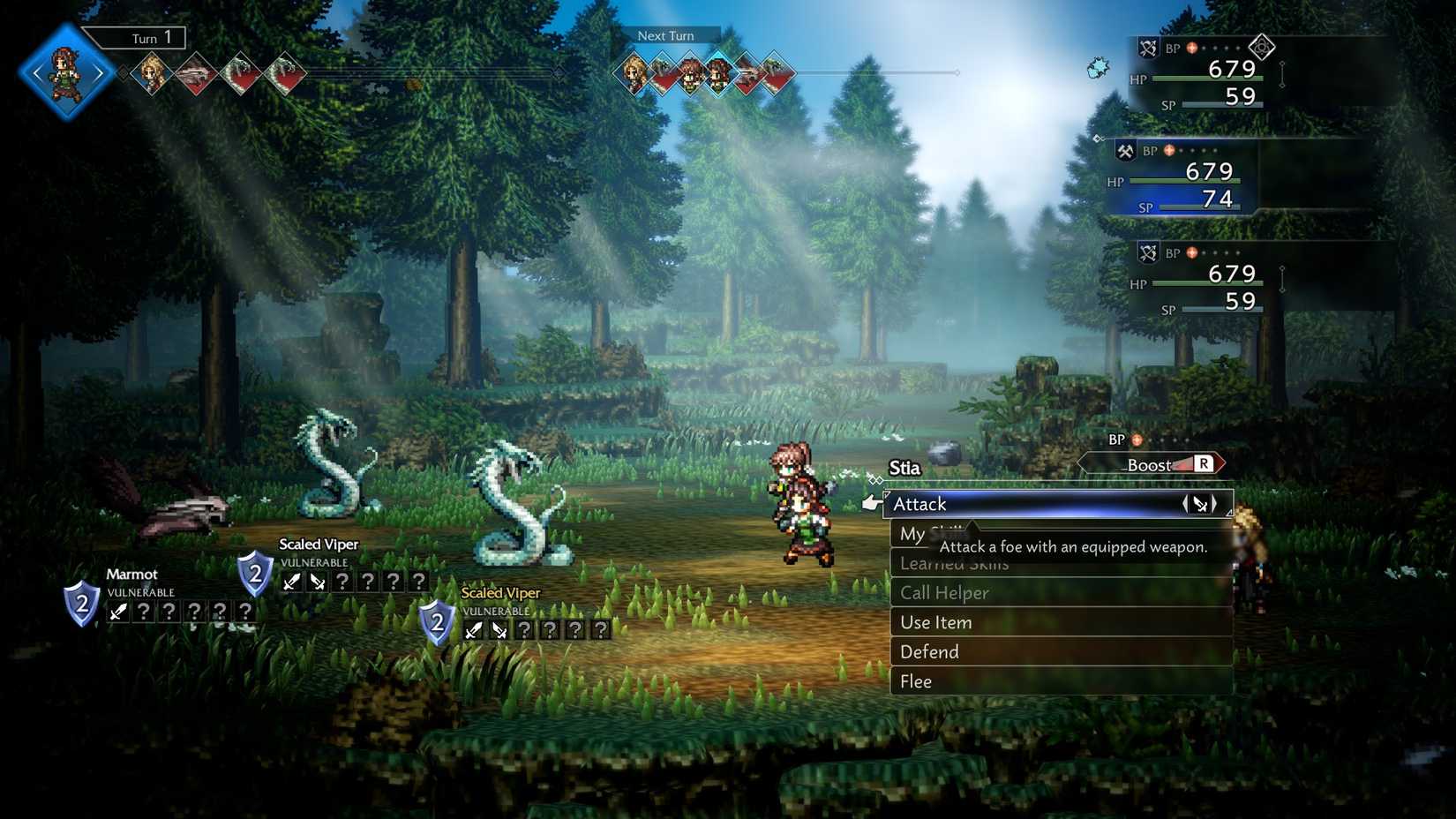Toggle the shield counter on the front Scaled Viper

pyautogui.click(x=436, y=625)
